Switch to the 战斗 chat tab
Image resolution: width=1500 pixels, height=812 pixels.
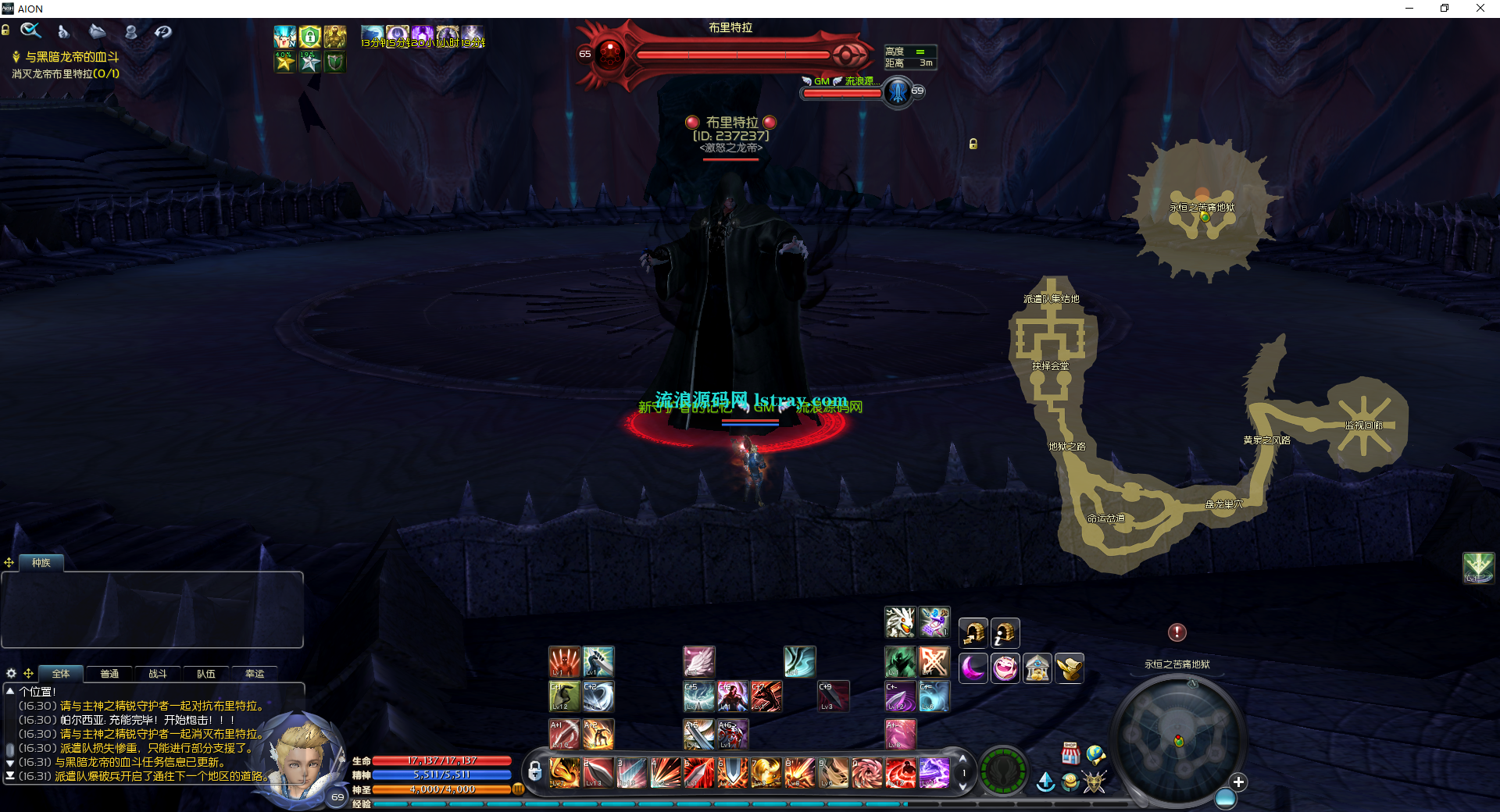pyautogui.click(x=158, y=674)
